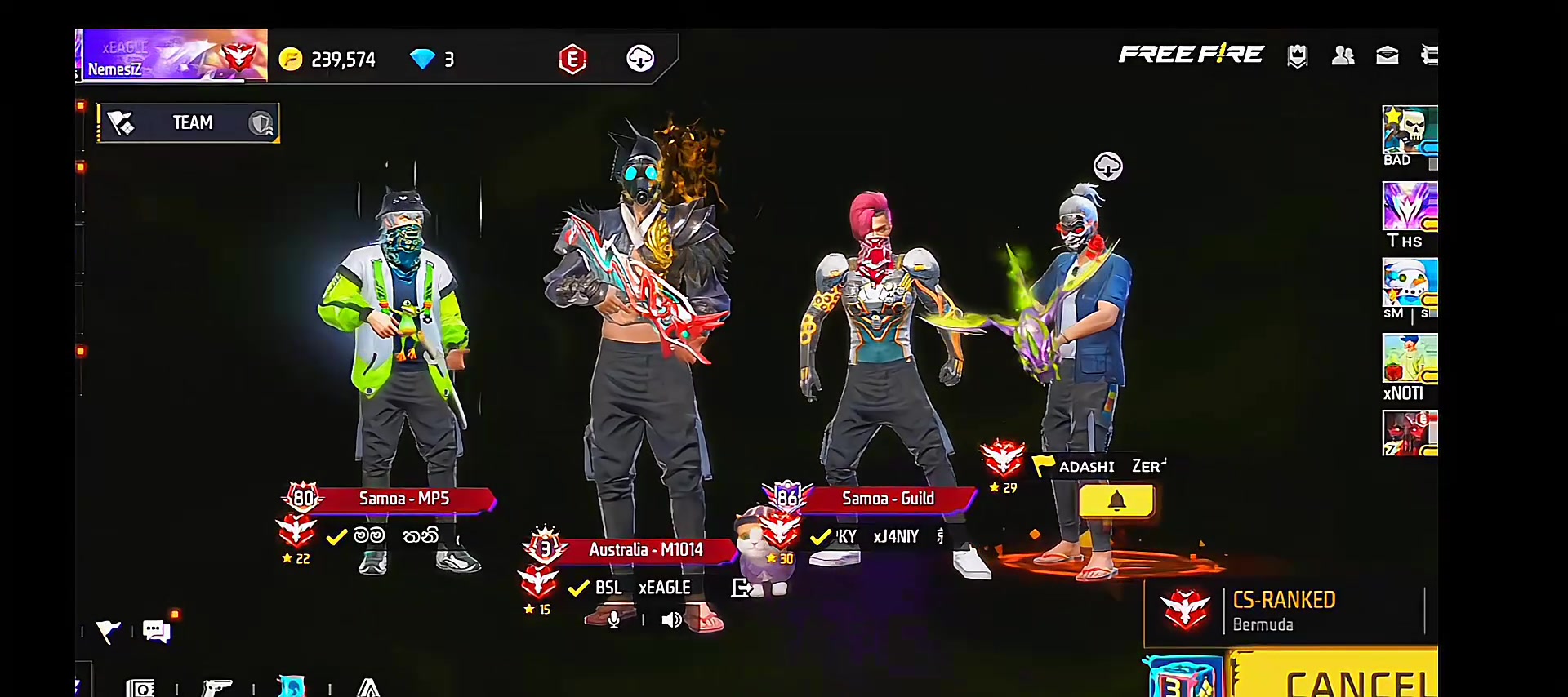Click the leave team exit icon
1568x697 pixels.
(x=742, y=588)
